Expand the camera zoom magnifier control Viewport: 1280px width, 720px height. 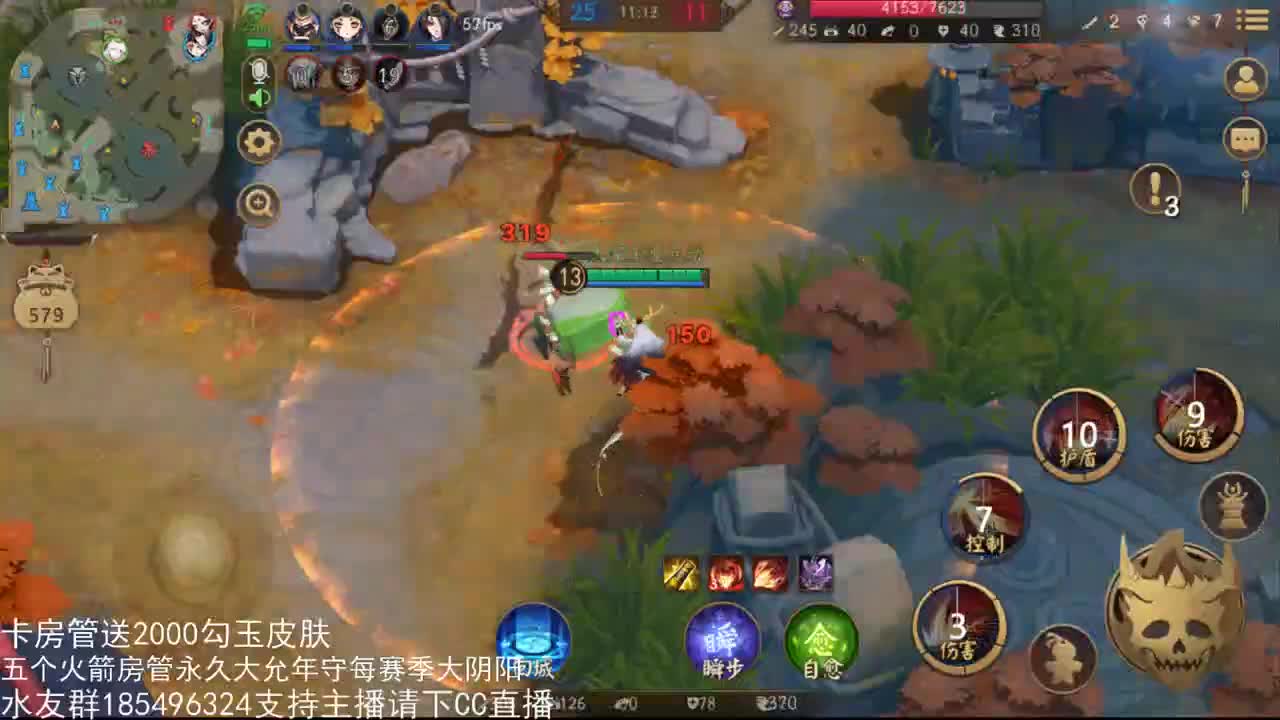[x=258, y=203]
